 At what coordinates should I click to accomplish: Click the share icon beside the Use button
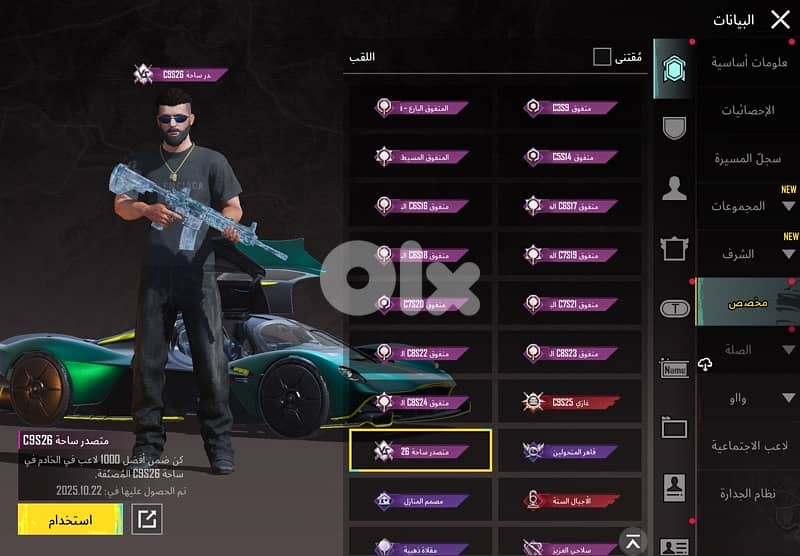point(146,519)
